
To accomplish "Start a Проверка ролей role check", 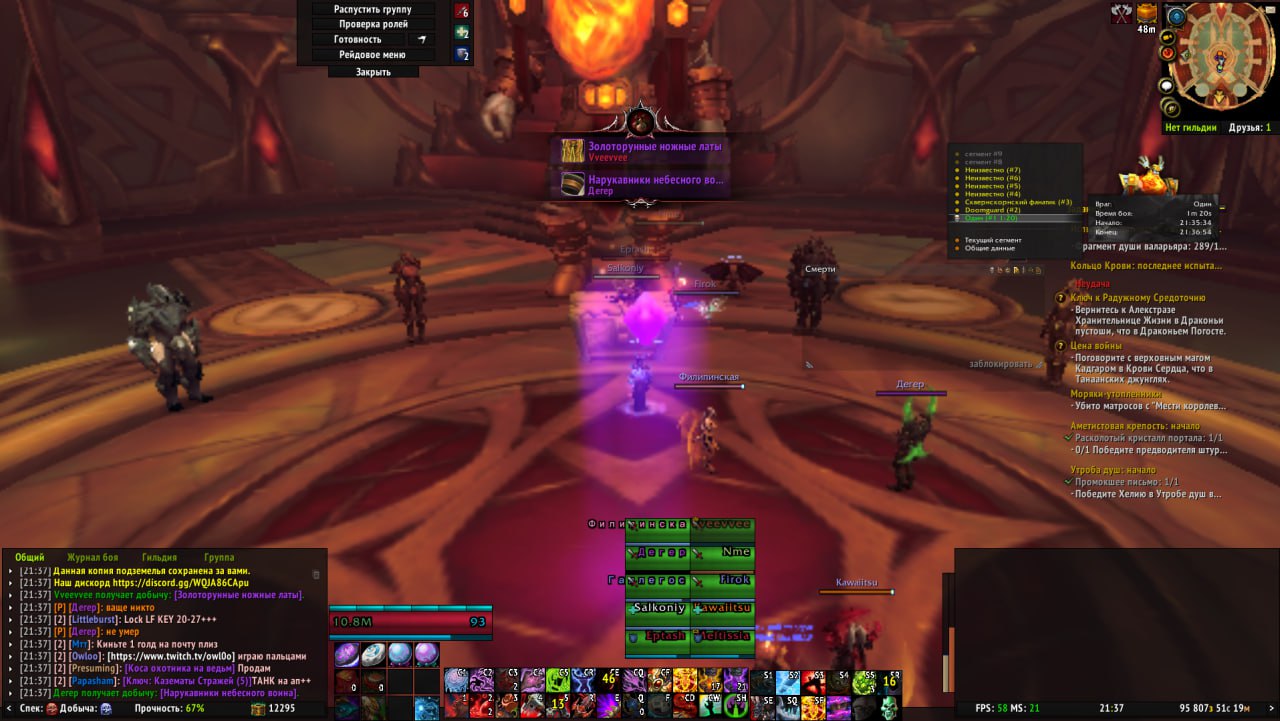I will coord(373,24).
